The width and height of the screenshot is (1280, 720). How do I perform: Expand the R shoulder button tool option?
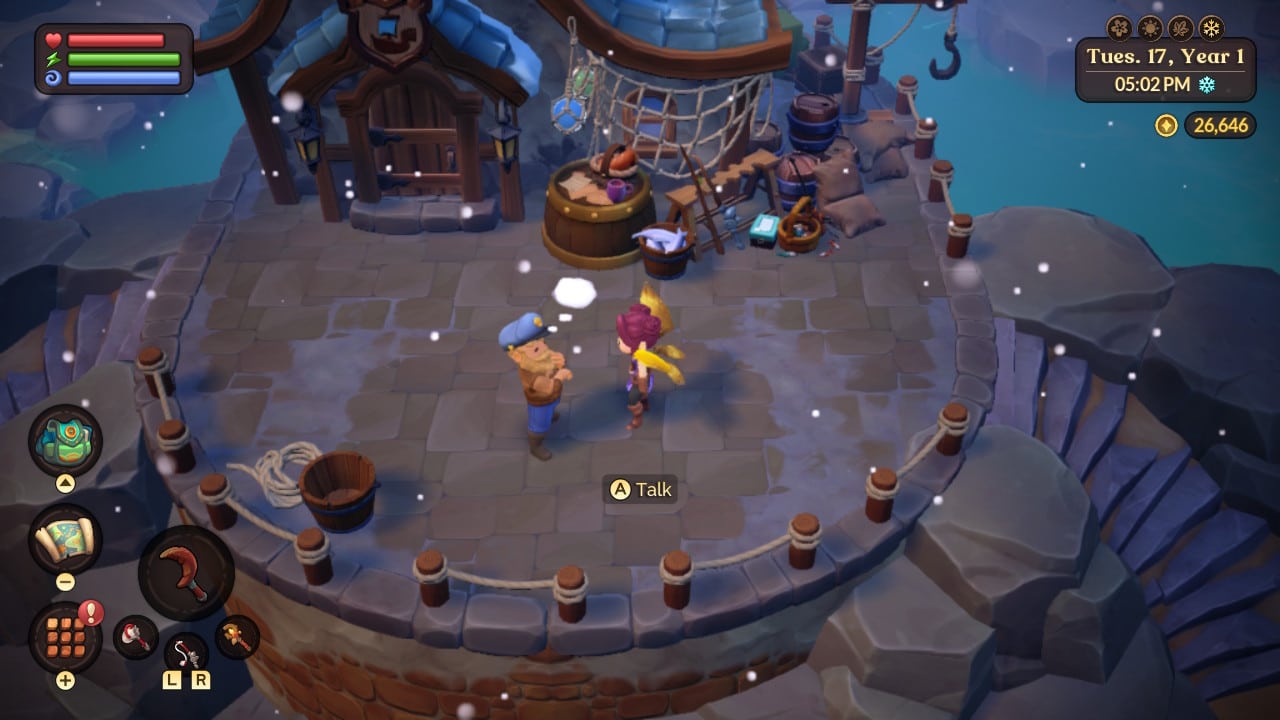[x=202, y=680]
